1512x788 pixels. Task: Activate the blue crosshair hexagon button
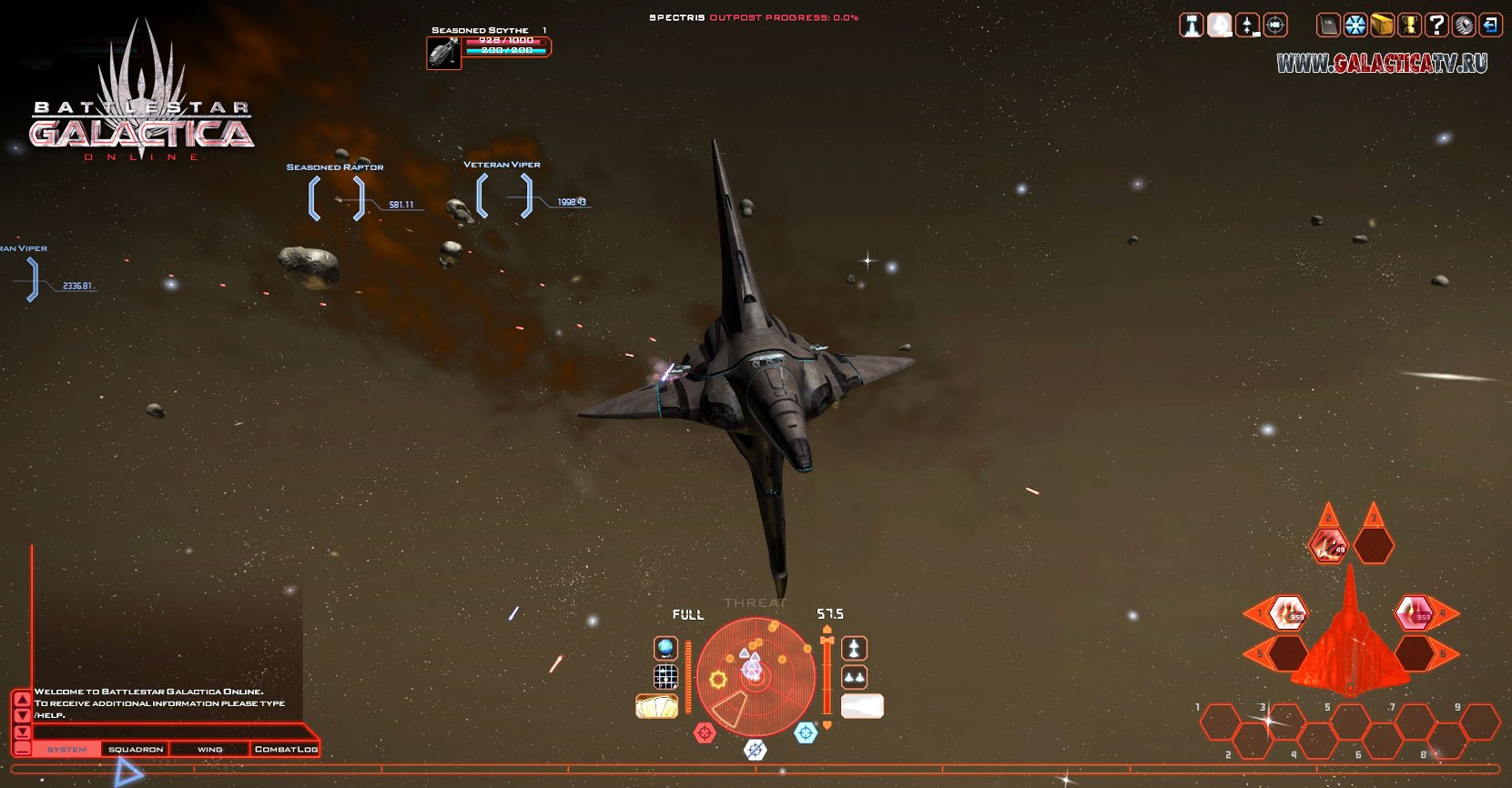click(806, 732)
